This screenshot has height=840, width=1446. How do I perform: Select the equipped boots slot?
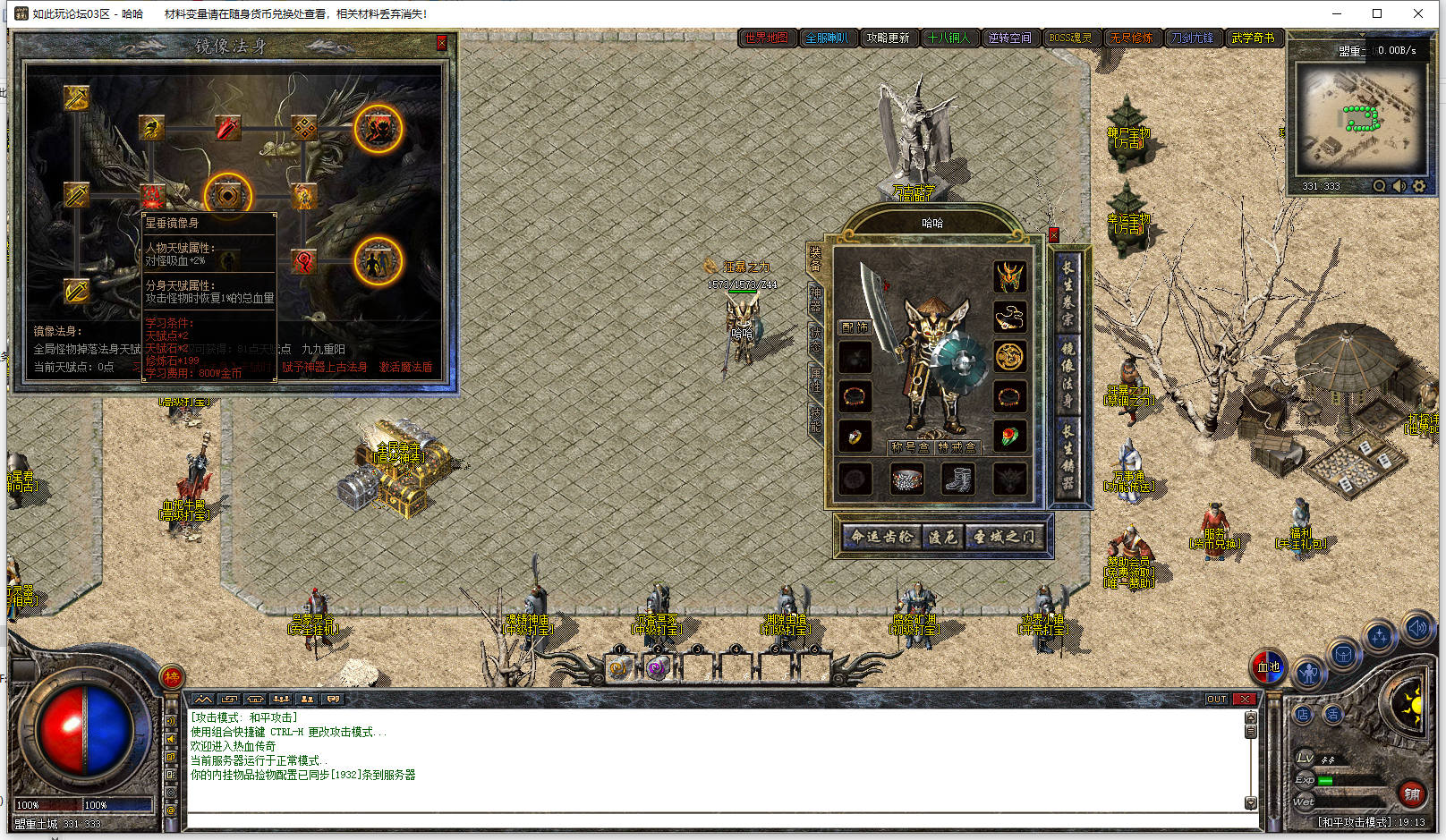pos(958,479)
